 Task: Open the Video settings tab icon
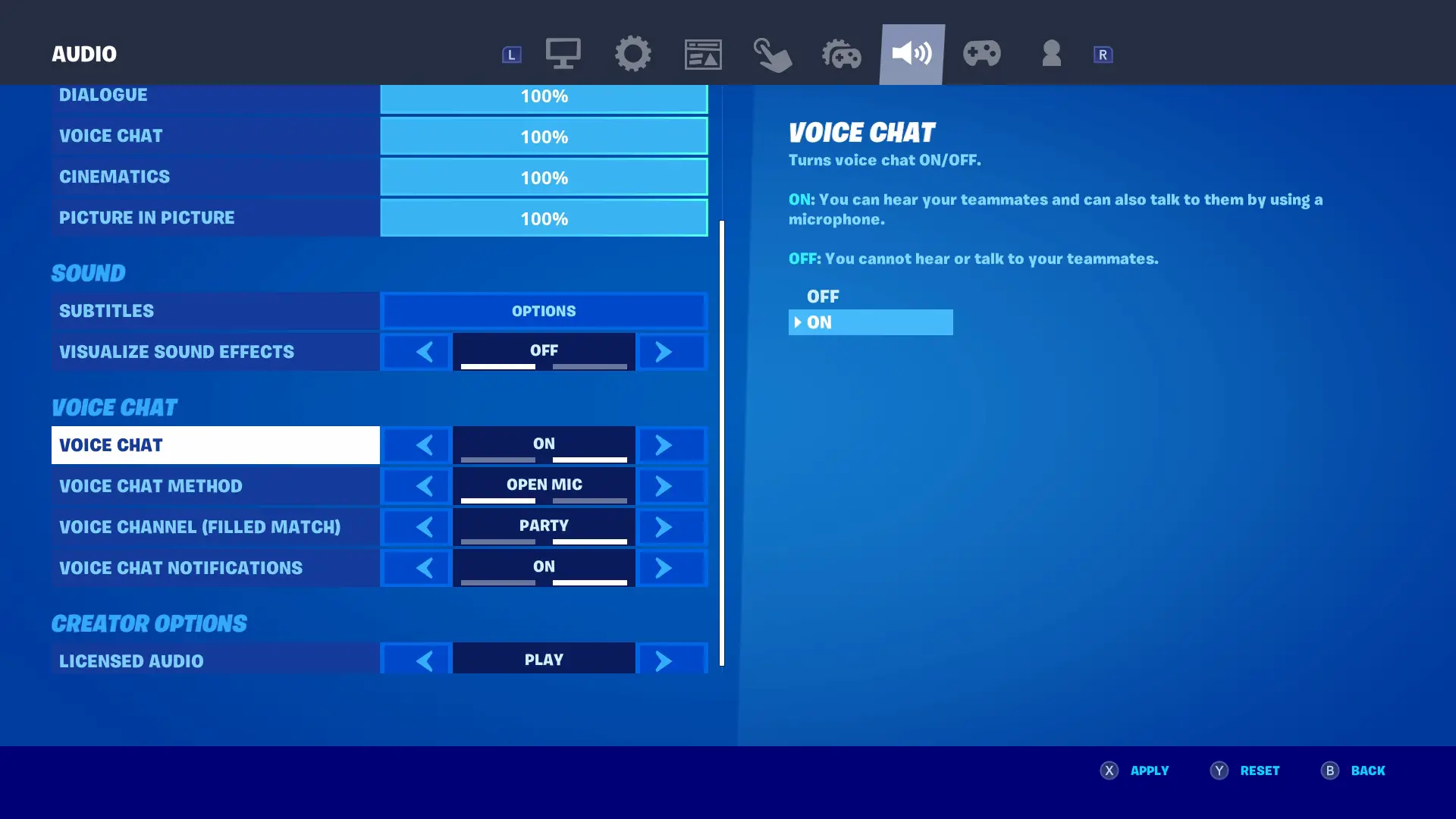coord(563,53)
